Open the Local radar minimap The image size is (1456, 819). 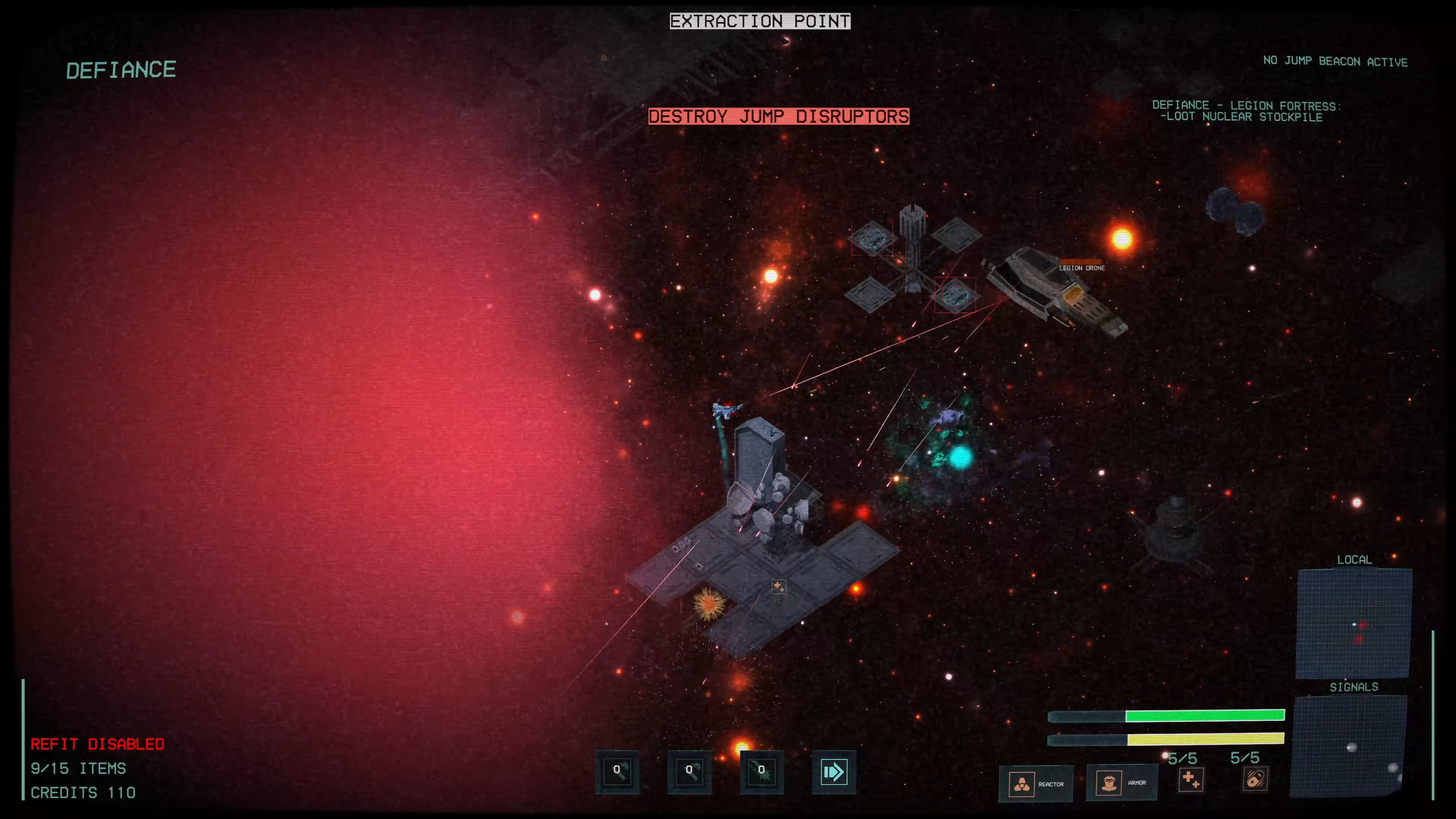pyautogui.click(x=1354, y=623)
